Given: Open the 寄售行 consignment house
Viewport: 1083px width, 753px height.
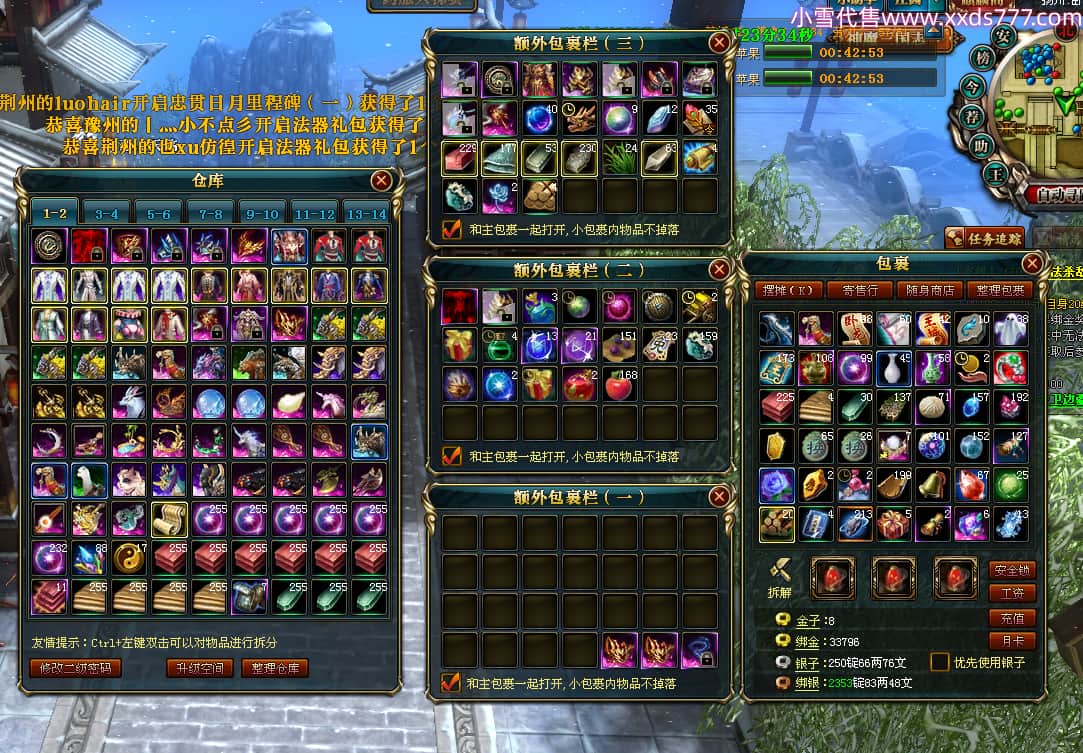Looking at the screenshot, I should (859, 290).
